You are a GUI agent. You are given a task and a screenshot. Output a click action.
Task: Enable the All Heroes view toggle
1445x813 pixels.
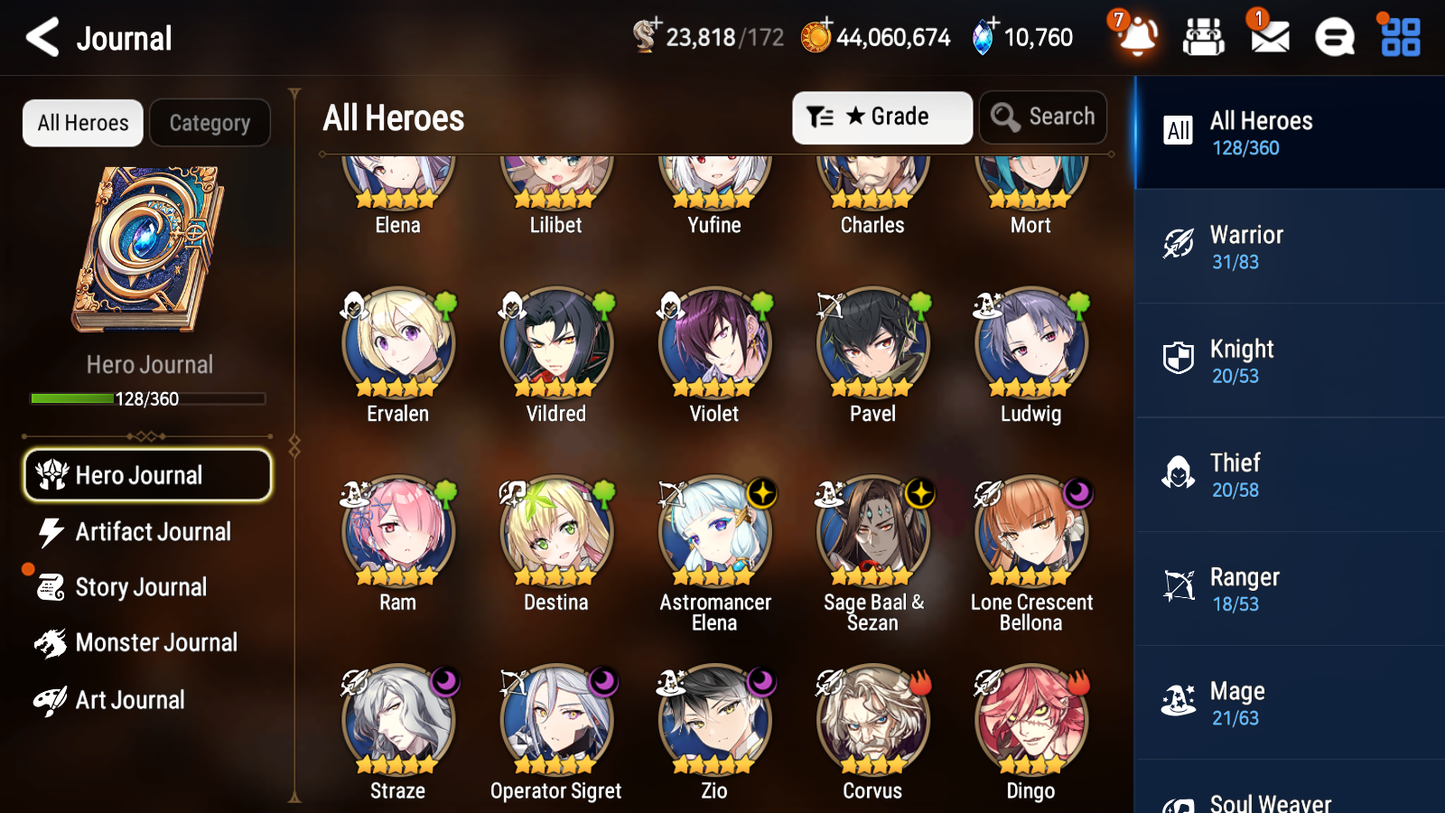click(82, 122)
